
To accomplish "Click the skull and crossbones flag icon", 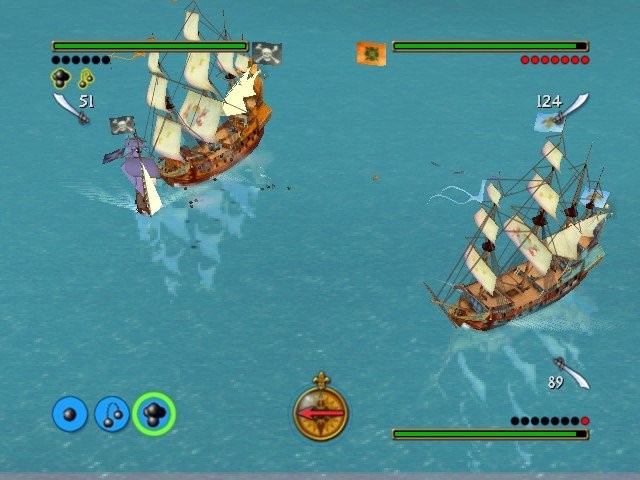I will 266,52.
